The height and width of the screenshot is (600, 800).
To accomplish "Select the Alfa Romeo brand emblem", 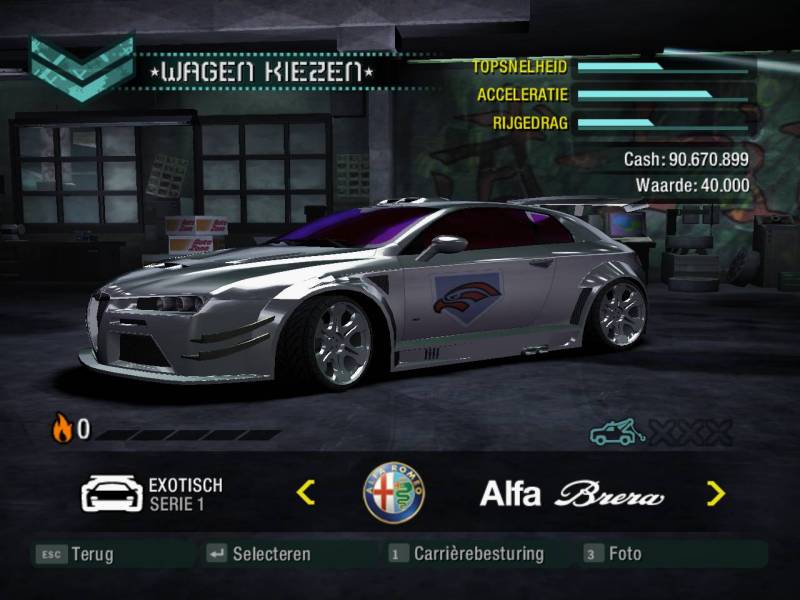I will [394, 493].
